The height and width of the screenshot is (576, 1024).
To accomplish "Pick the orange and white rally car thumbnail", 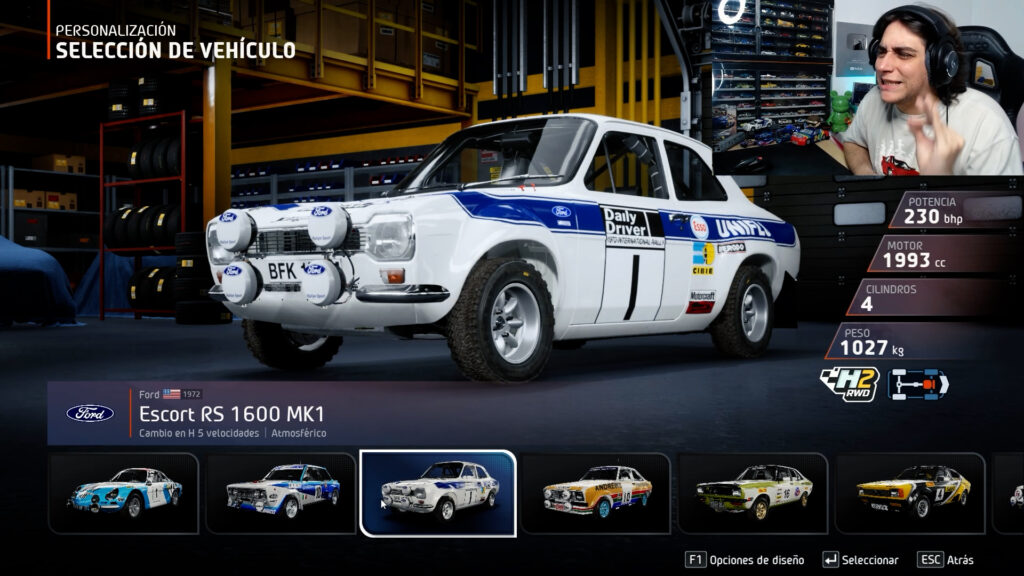I will pyautogui.click(x=596, y=492).
